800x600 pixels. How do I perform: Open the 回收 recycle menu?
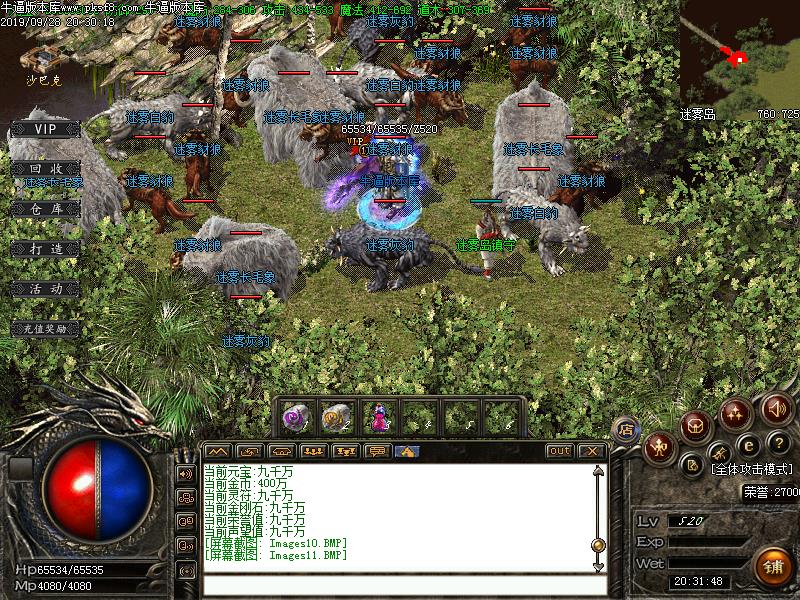click(x=43, y=169)
